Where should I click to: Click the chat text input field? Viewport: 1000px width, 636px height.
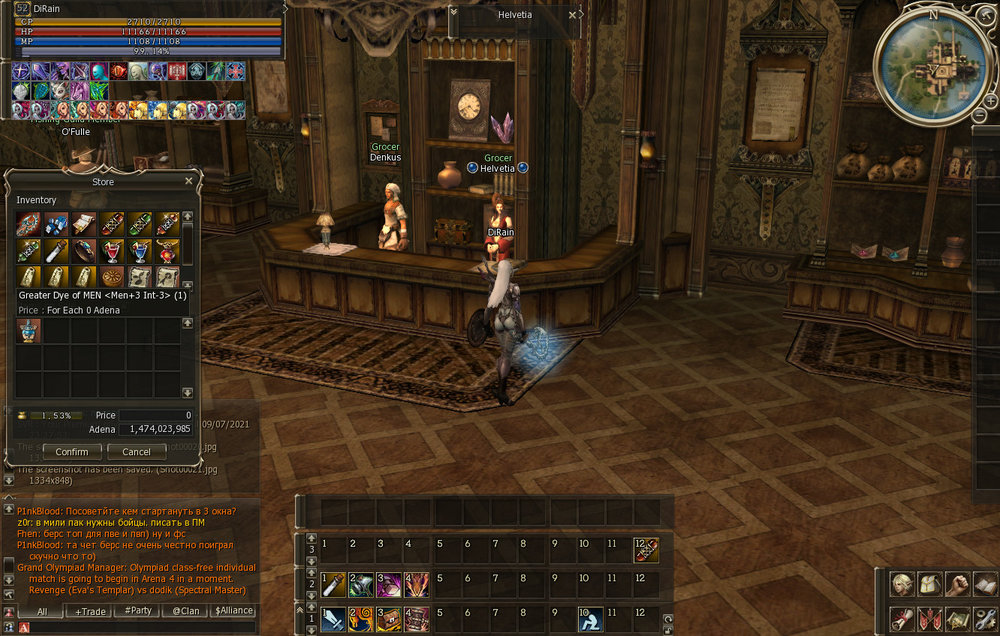[x=140, y=627]
